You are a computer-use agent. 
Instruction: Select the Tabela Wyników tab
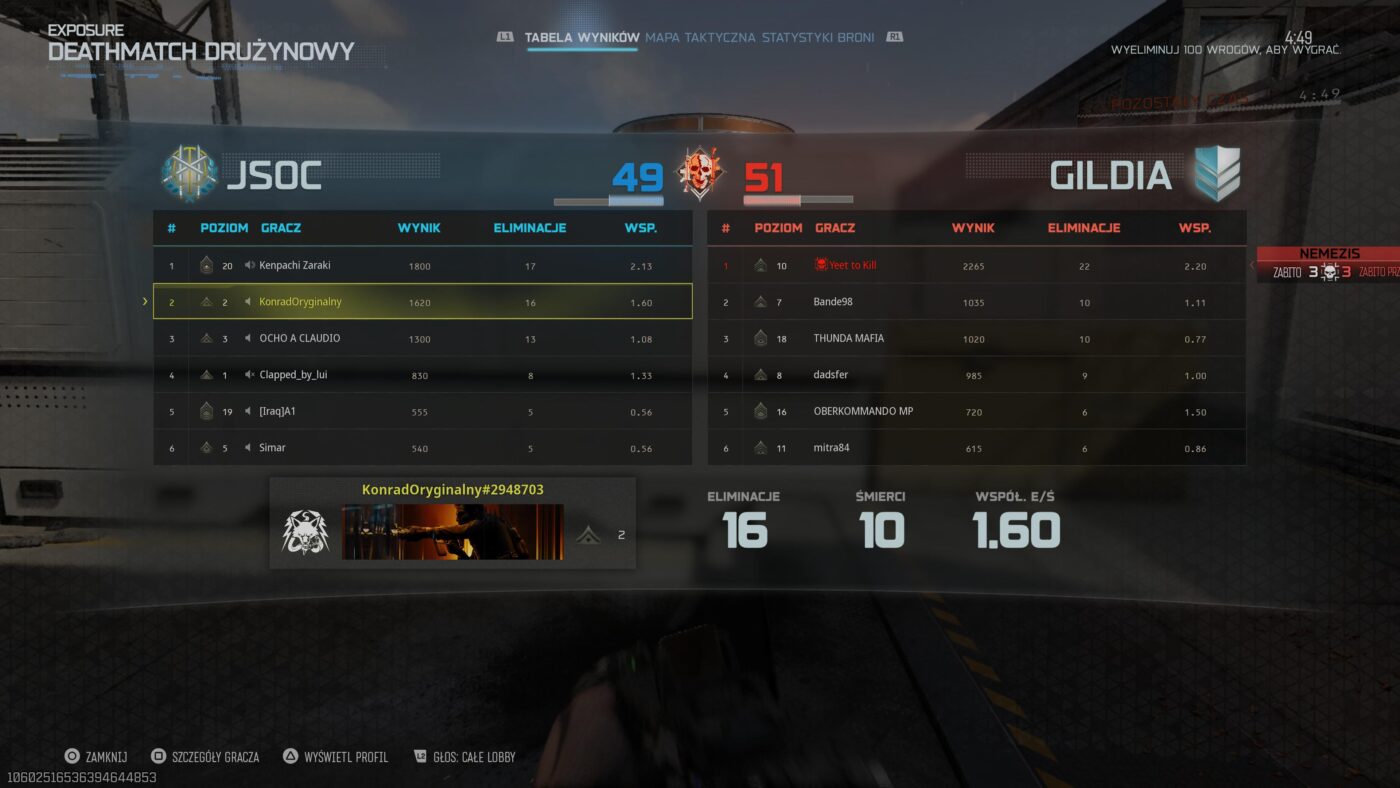(581, 38)
